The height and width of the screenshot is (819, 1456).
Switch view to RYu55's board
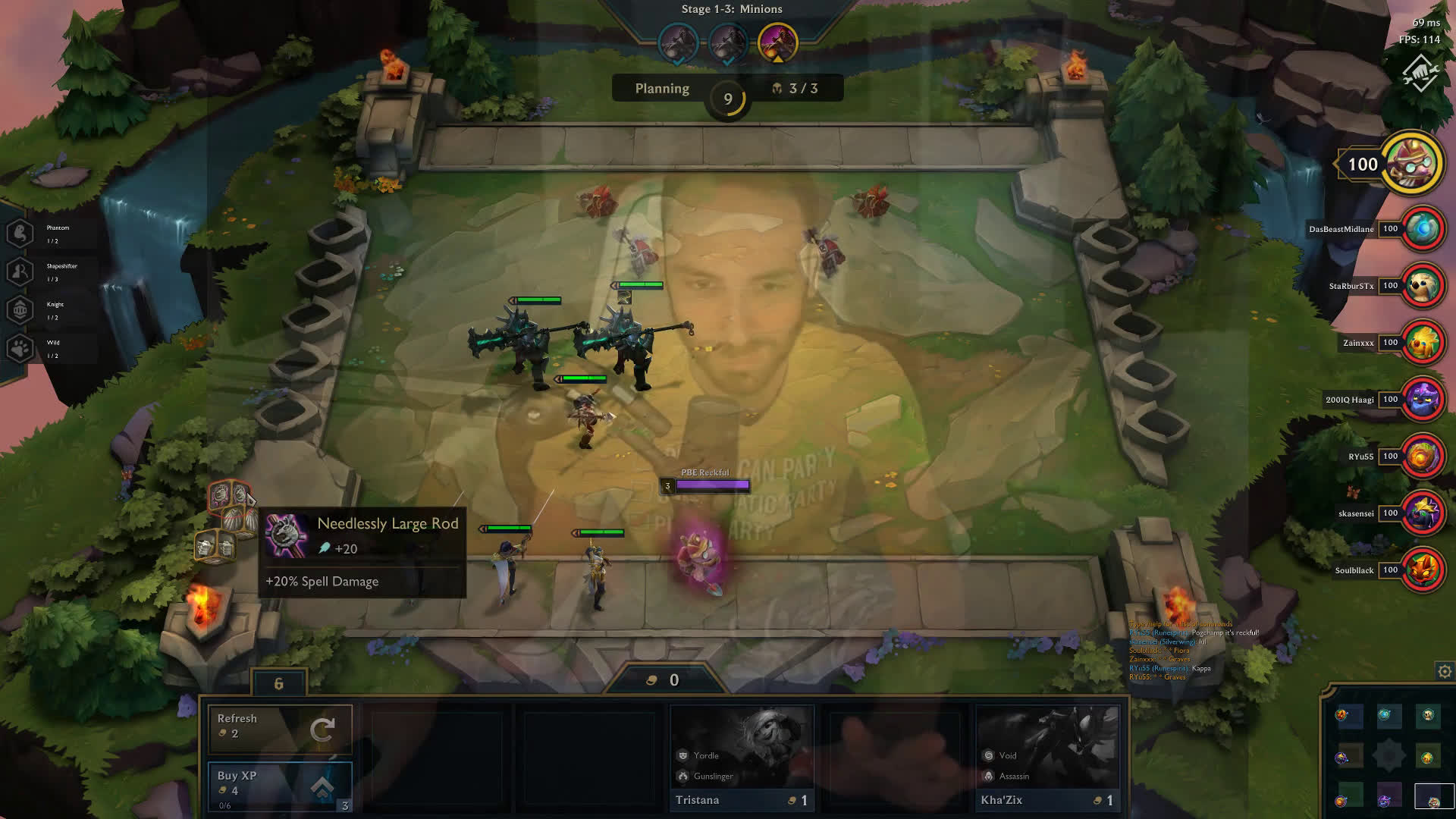(x=1422, y=457)
